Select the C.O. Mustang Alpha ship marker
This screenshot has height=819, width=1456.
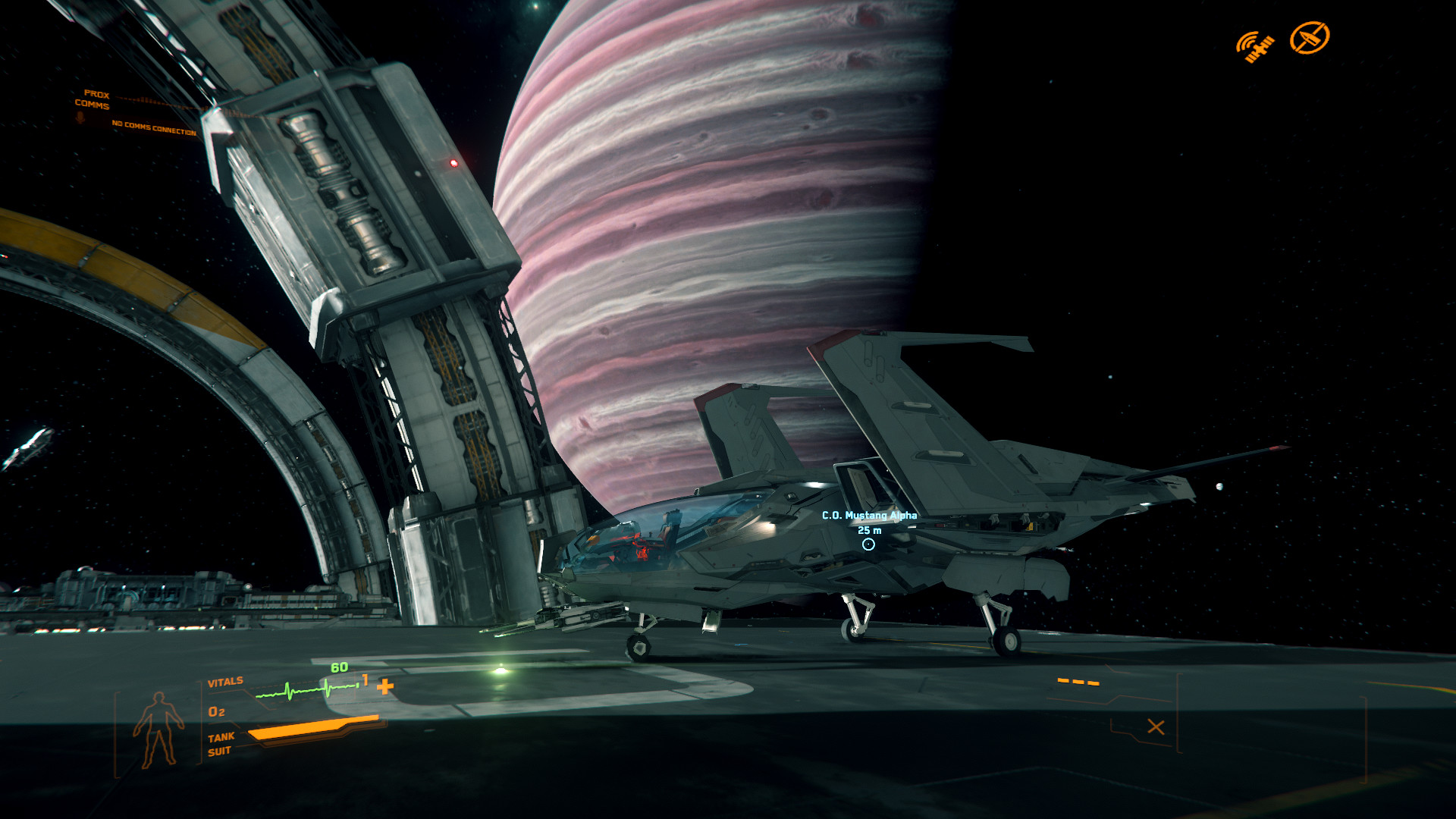pyautogui.click(x=868, y=544)
